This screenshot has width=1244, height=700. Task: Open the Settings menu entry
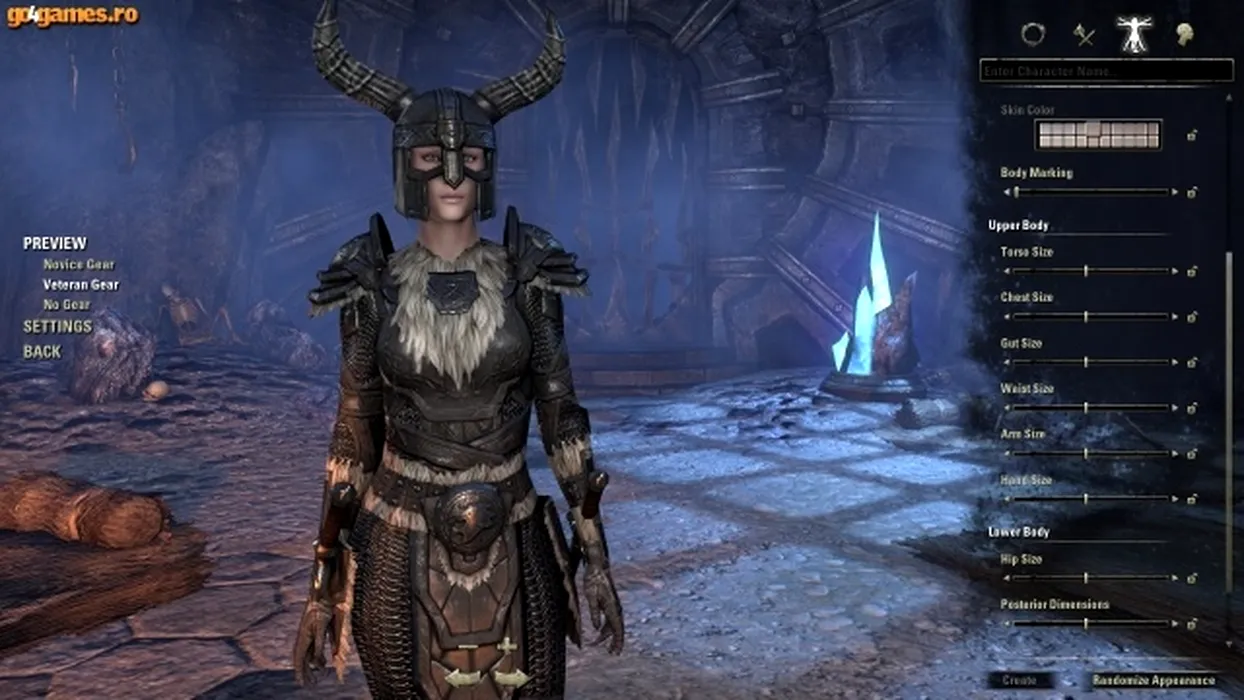[x=57, y=327]
